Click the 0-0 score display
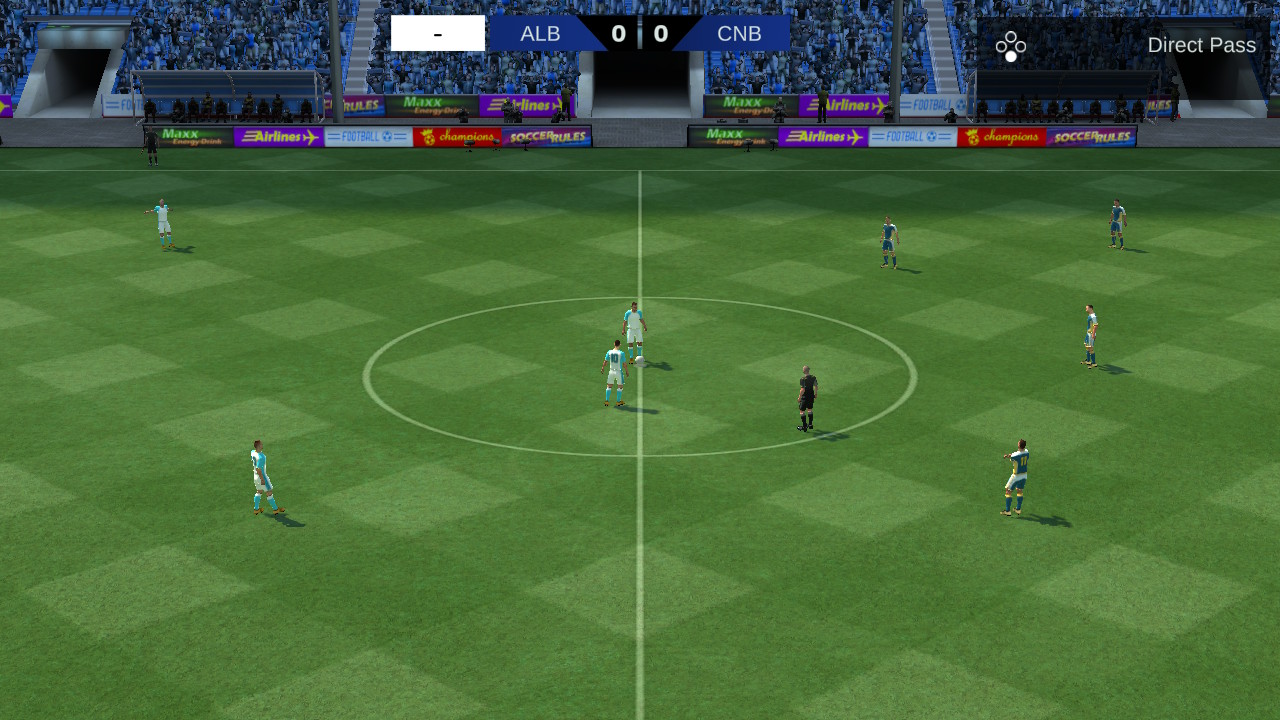 point(640,33)
